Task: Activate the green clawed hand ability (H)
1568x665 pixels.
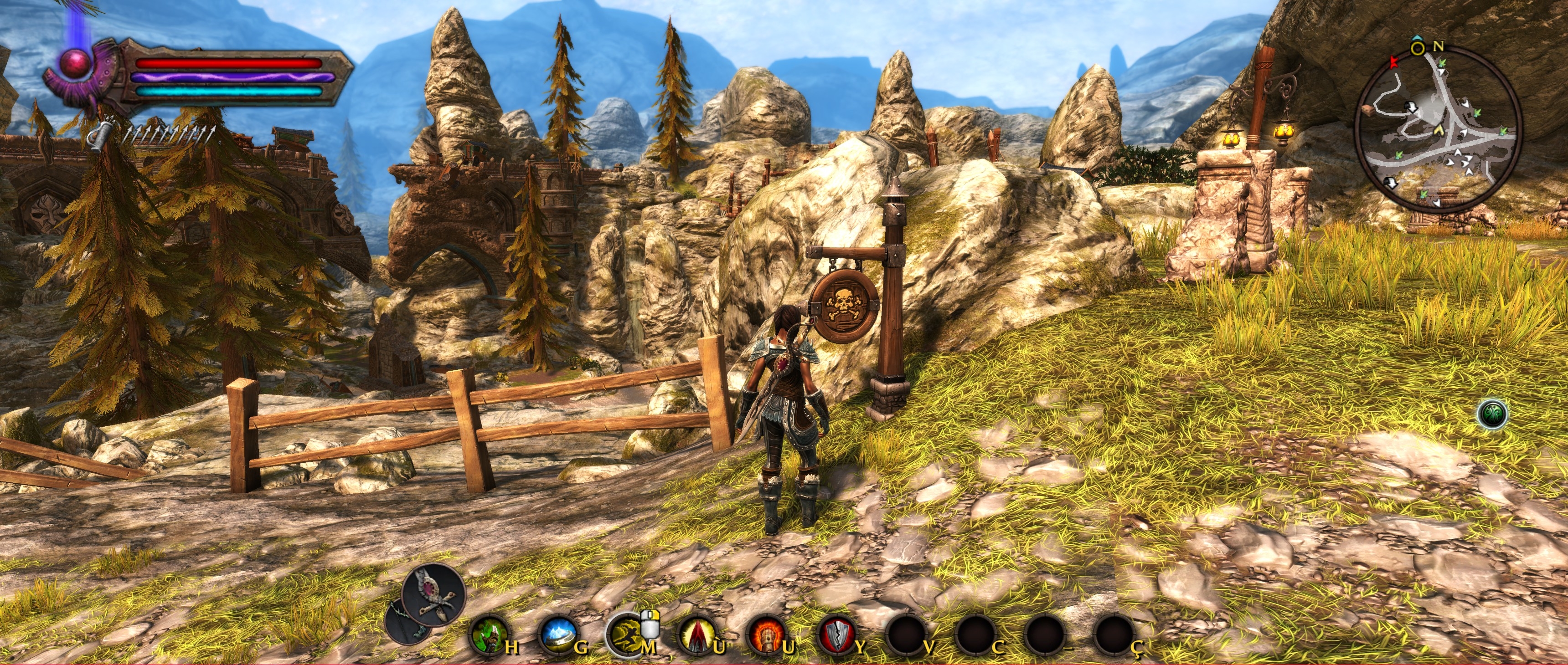Action: (490, 634)
